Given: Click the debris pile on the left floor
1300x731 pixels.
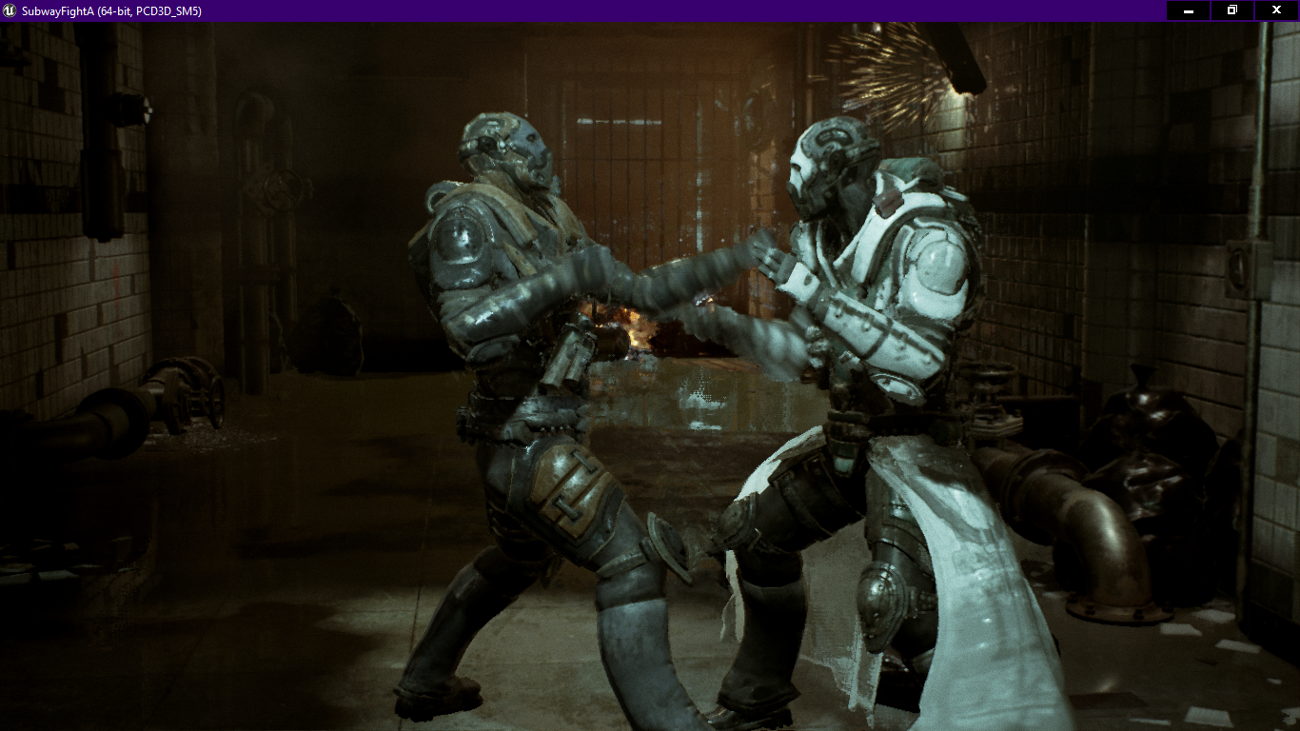Looking at the screenshot, I should (x=210, y=435).
